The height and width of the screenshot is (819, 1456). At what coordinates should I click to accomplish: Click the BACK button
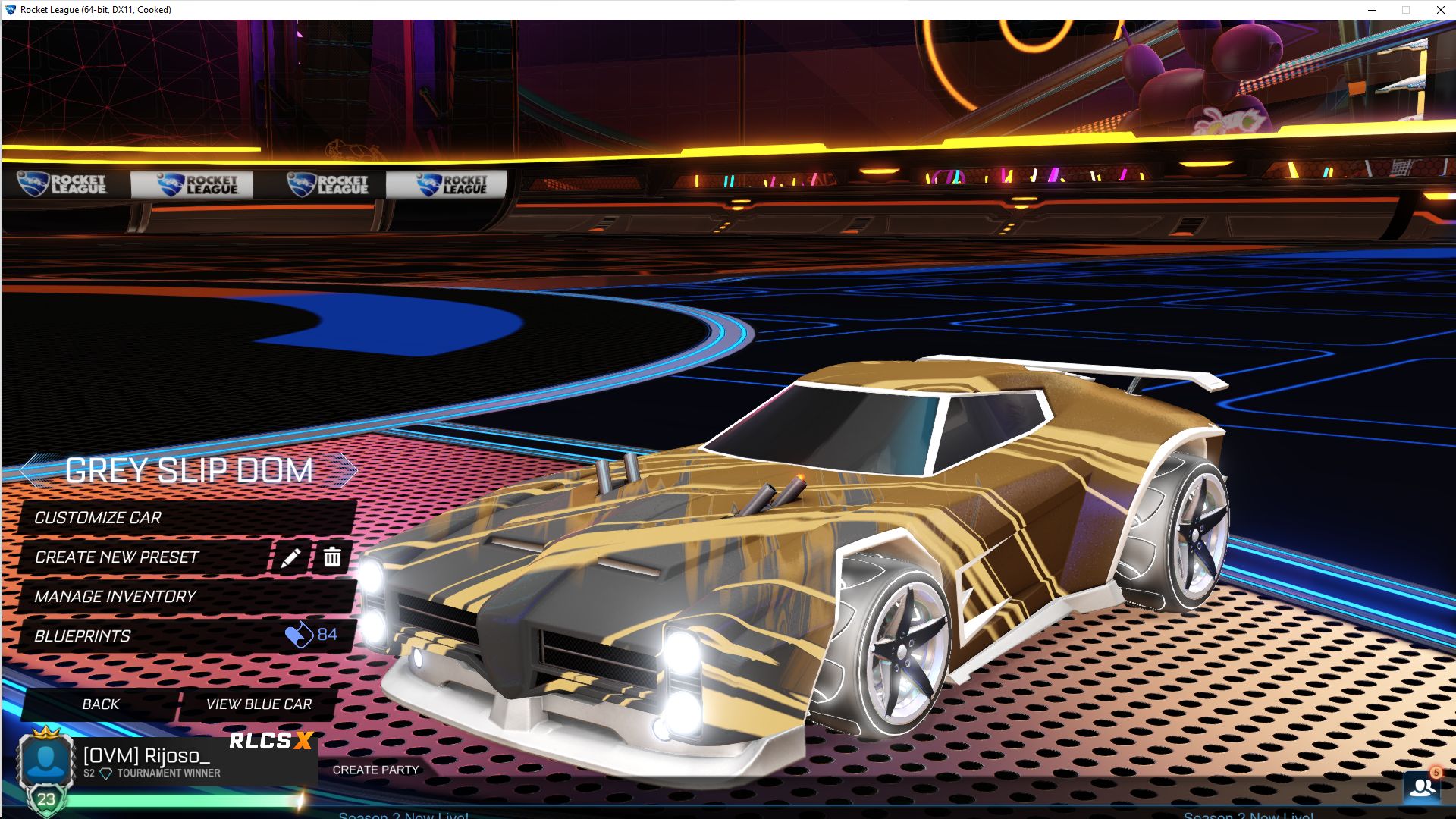(100, 704)
